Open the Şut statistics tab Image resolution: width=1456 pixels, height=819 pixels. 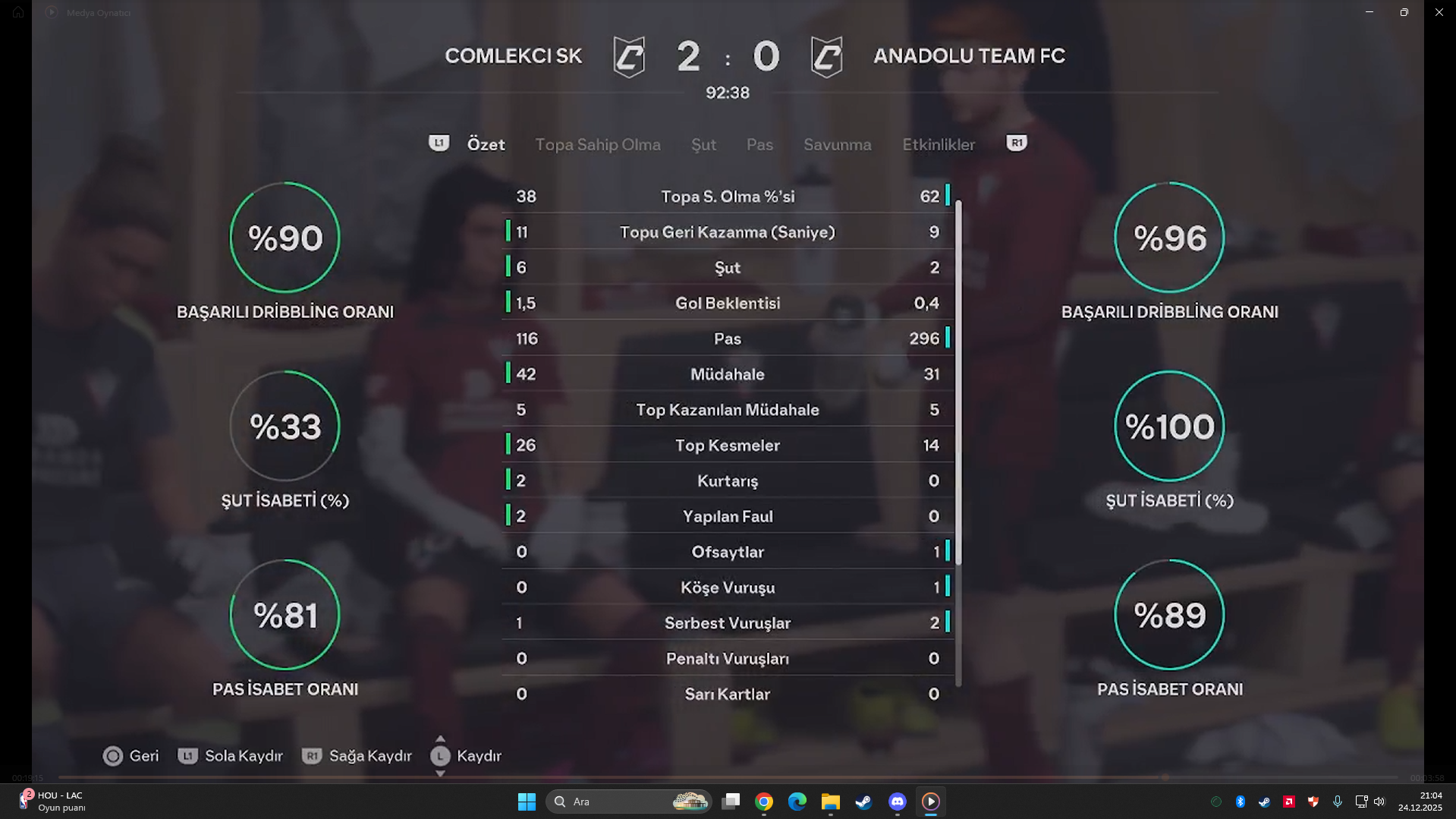click(x=703, y=144)
